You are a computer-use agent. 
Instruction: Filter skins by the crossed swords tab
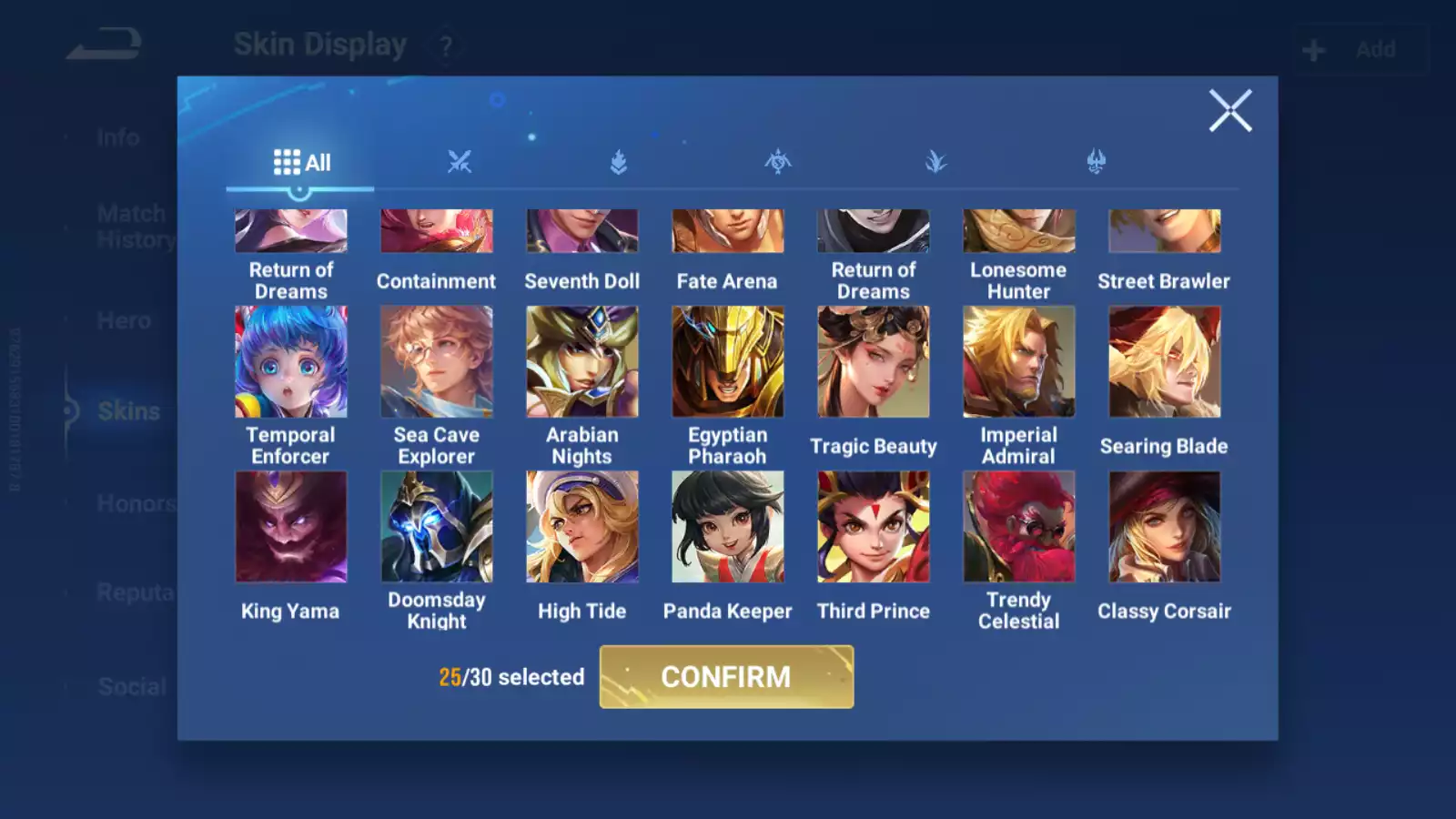(x=460, y=163)
